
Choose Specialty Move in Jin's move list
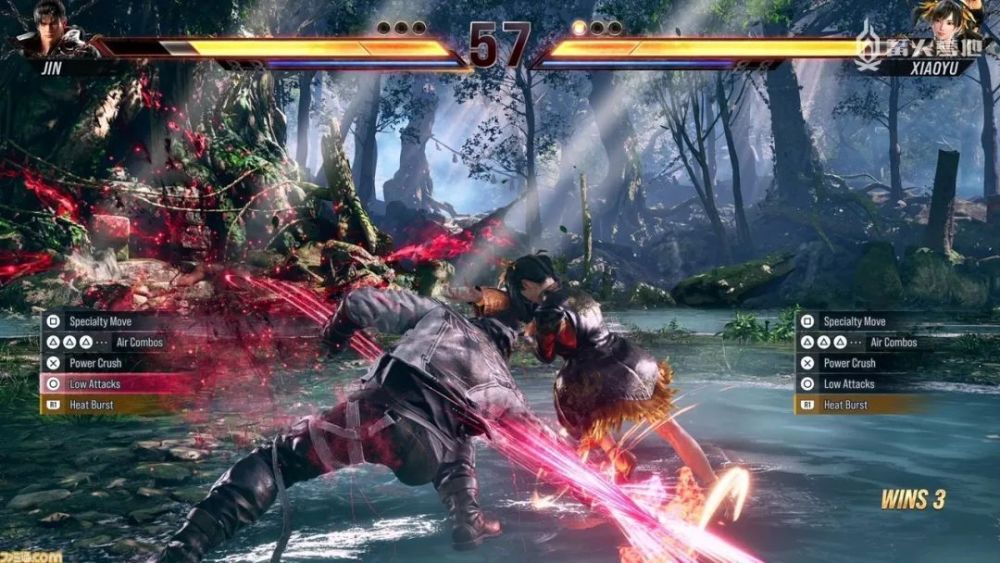pyautogui.click(x=100, y=322)
